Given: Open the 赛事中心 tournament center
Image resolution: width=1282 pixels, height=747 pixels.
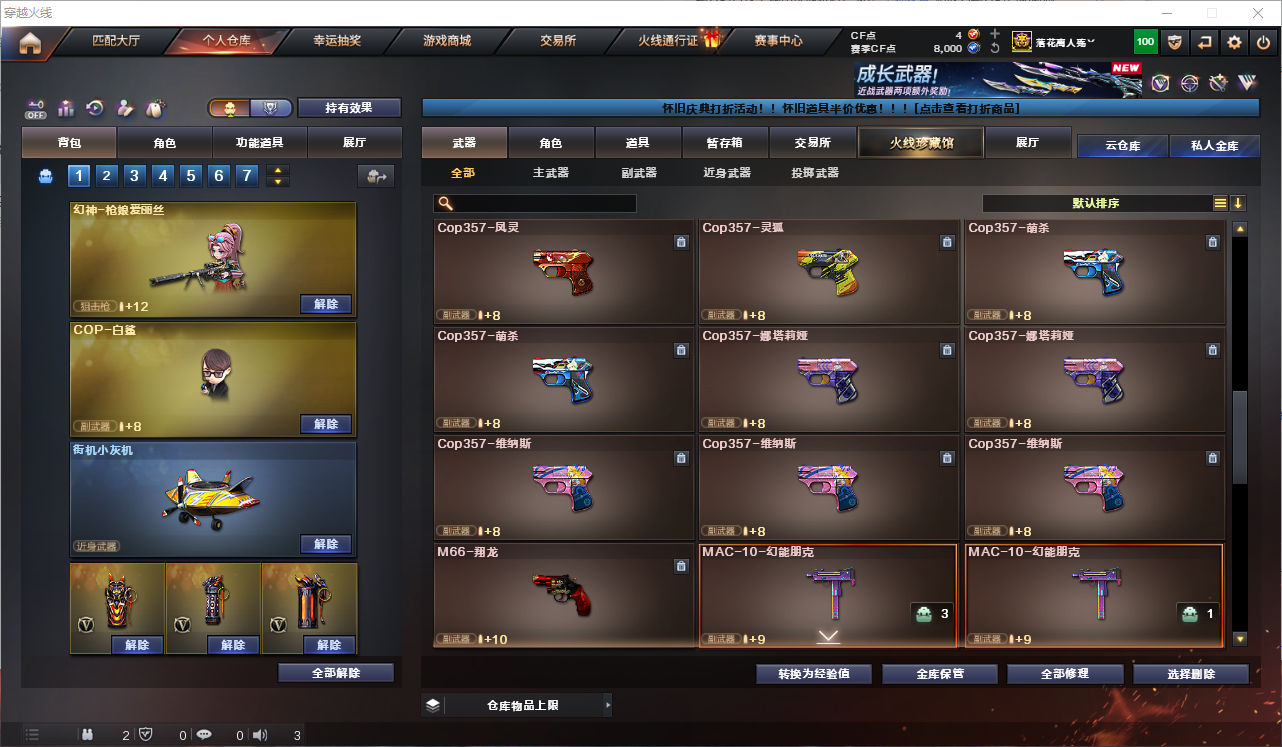Looking at the screenshot, I should click(x=778, y=41).
